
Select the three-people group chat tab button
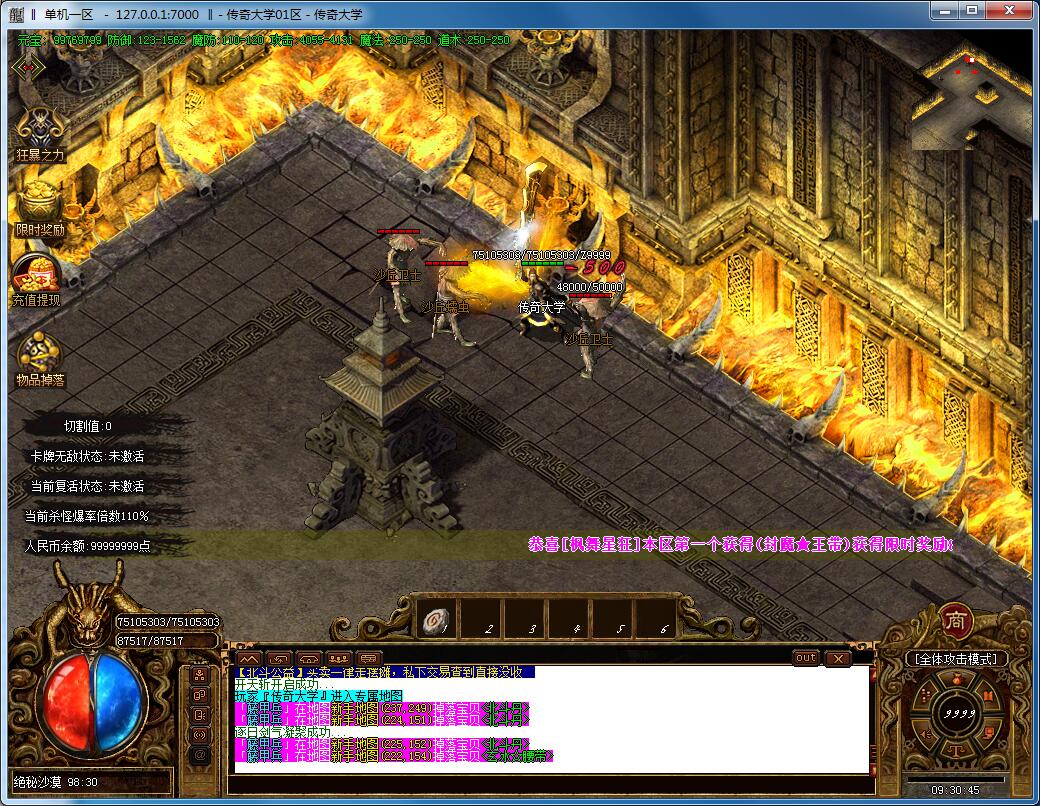(x=338, y=658)
